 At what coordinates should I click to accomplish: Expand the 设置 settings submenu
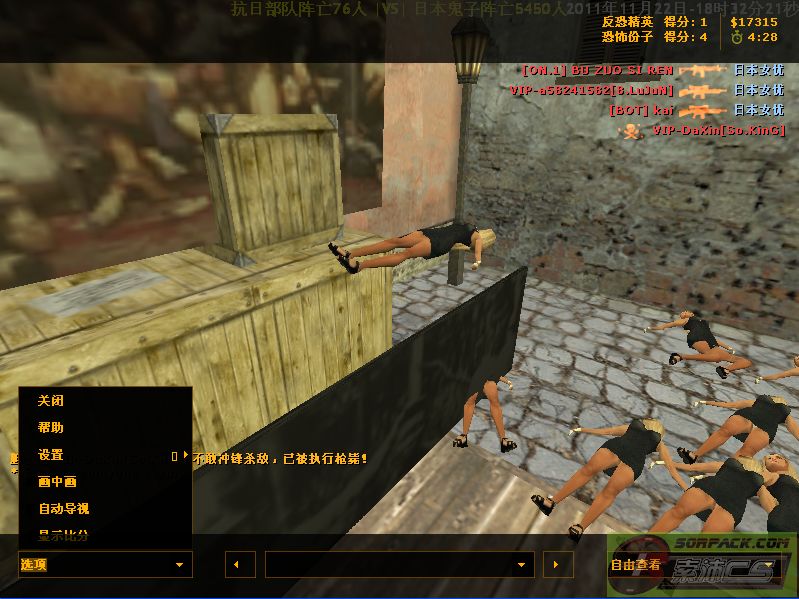pos(51,455)
